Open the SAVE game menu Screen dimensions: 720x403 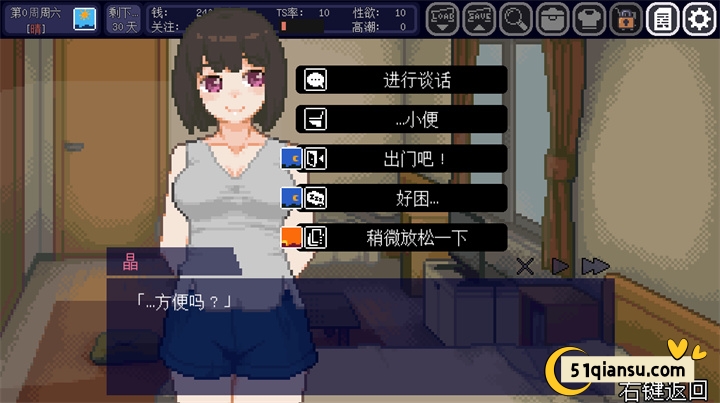click(480, 17)
